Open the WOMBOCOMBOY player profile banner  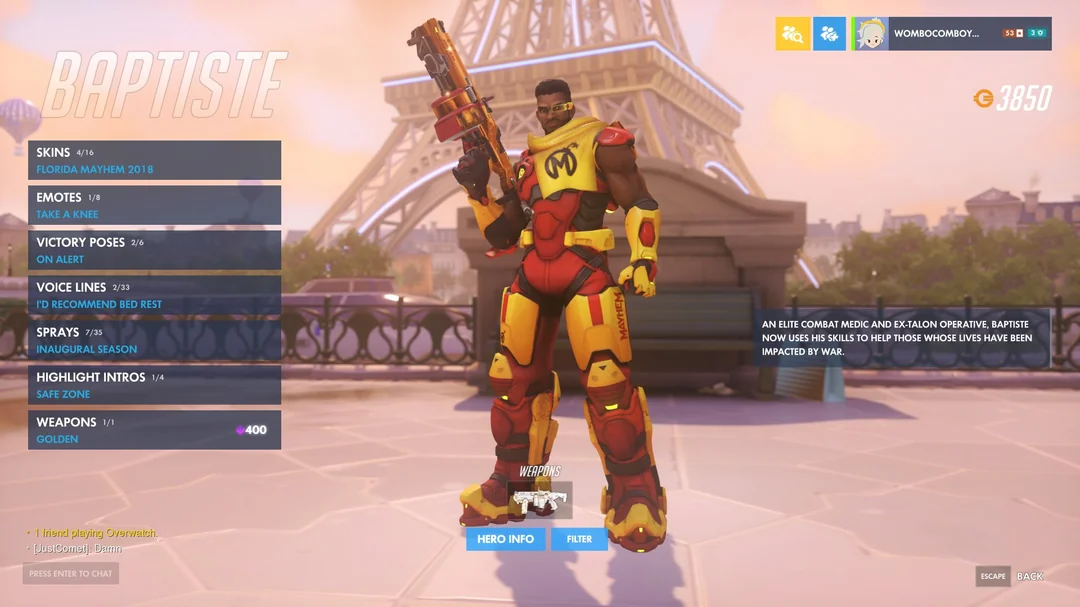tap(950, 33)
